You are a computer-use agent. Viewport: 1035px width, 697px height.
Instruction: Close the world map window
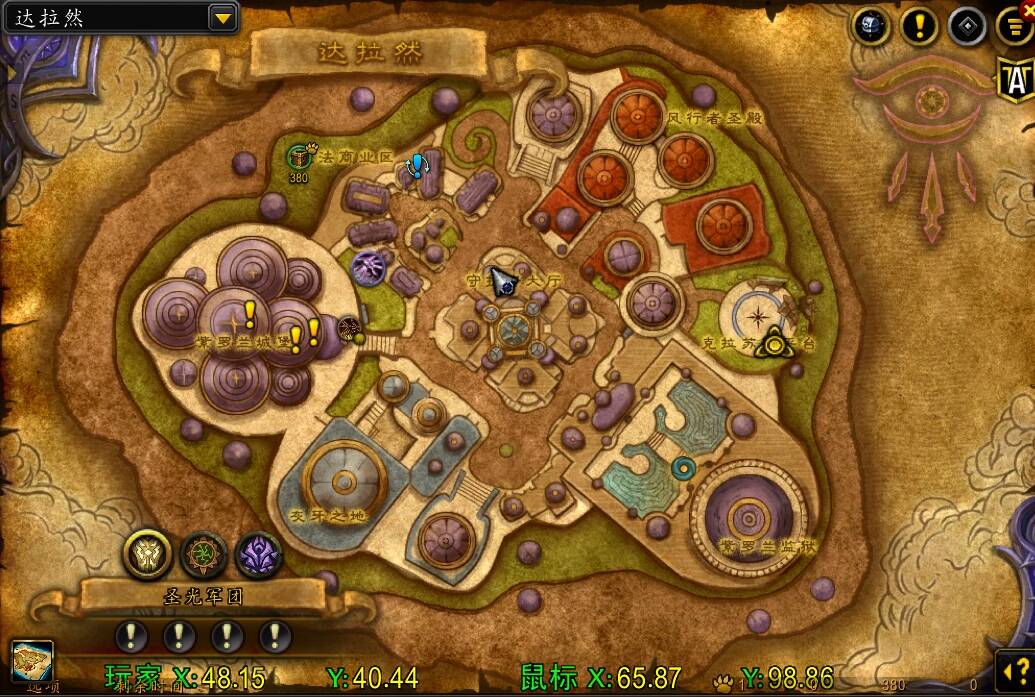click(x=1026, y=8)
